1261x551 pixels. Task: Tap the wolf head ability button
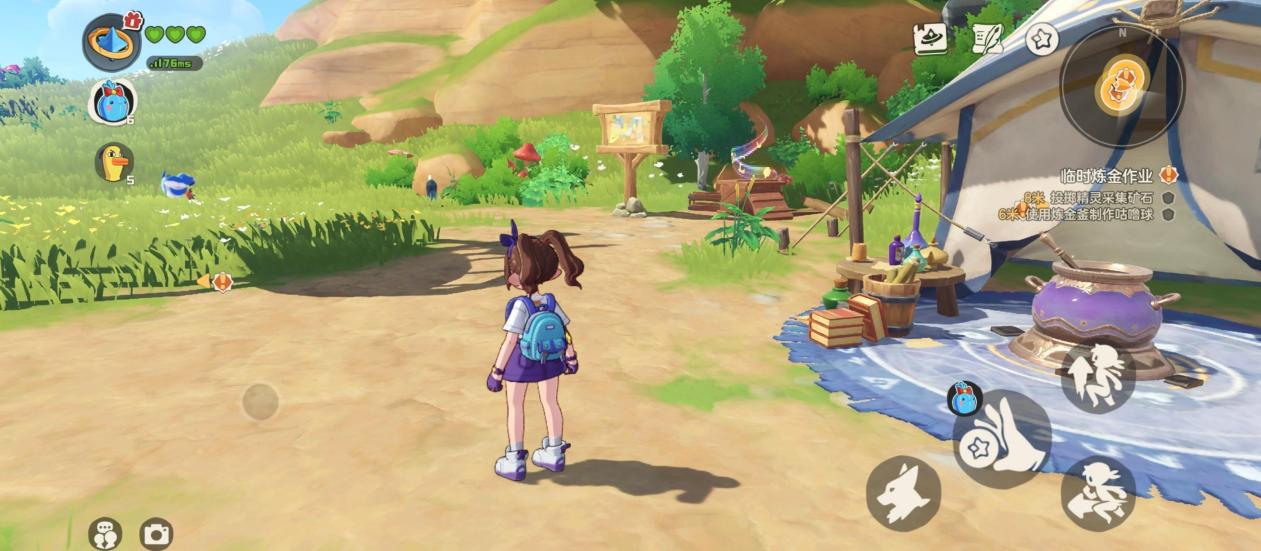point(903,493)
